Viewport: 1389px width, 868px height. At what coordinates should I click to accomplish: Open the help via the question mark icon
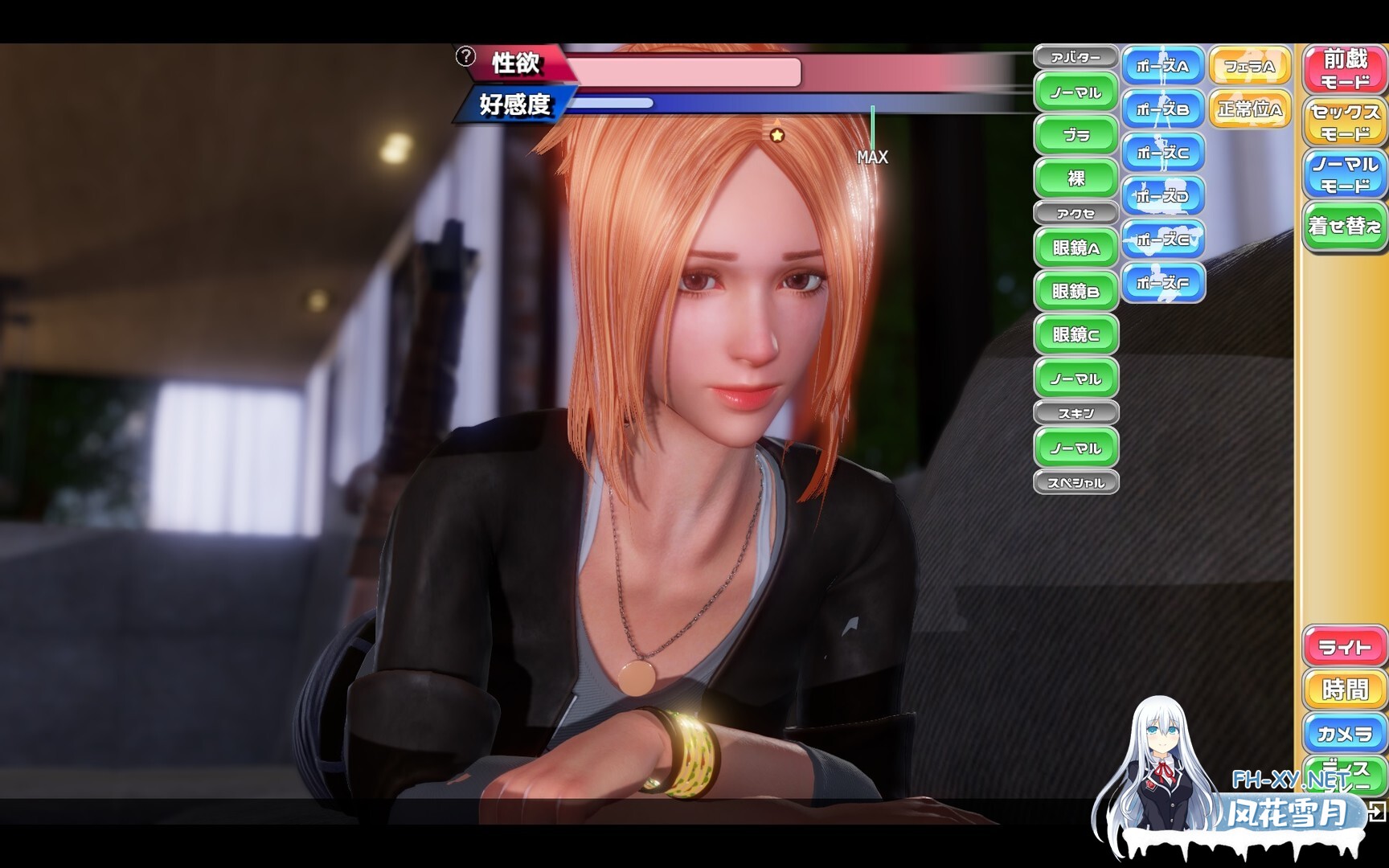[464, 55]
